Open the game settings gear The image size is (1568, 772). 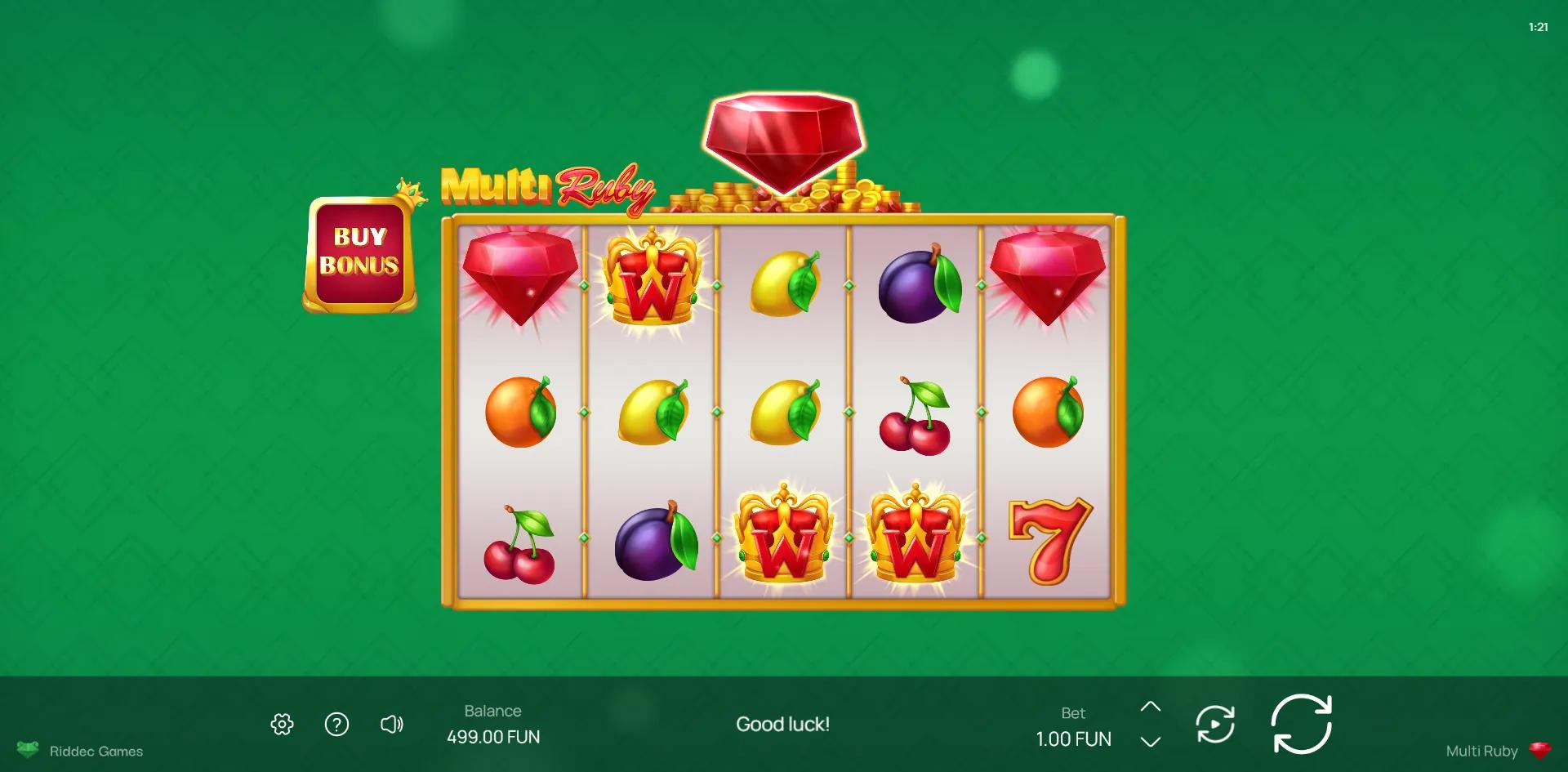pyautogui.click(x=282, y=724)
